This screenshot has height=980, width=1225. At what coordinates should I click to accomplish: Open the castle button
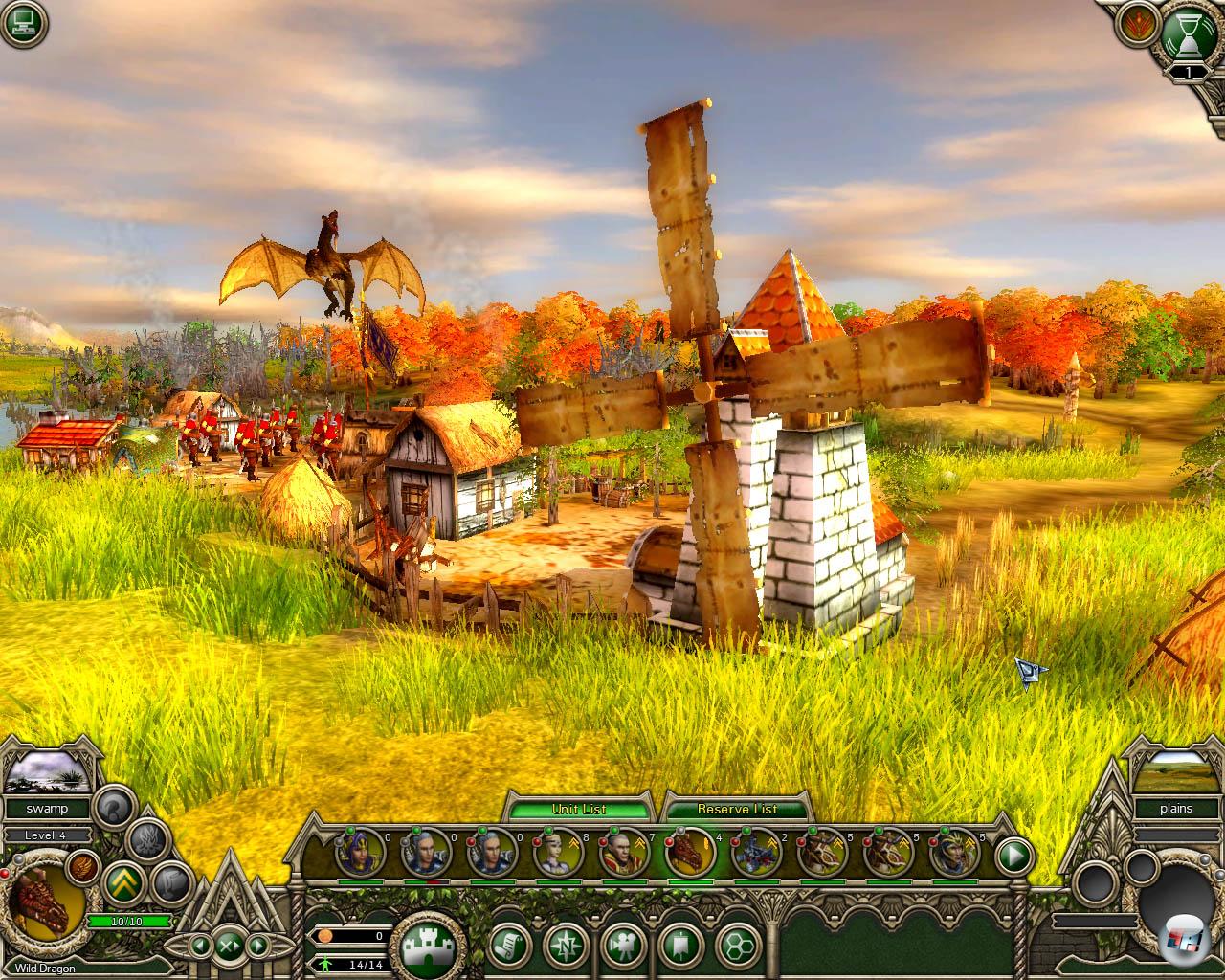(x=428, y=947)
